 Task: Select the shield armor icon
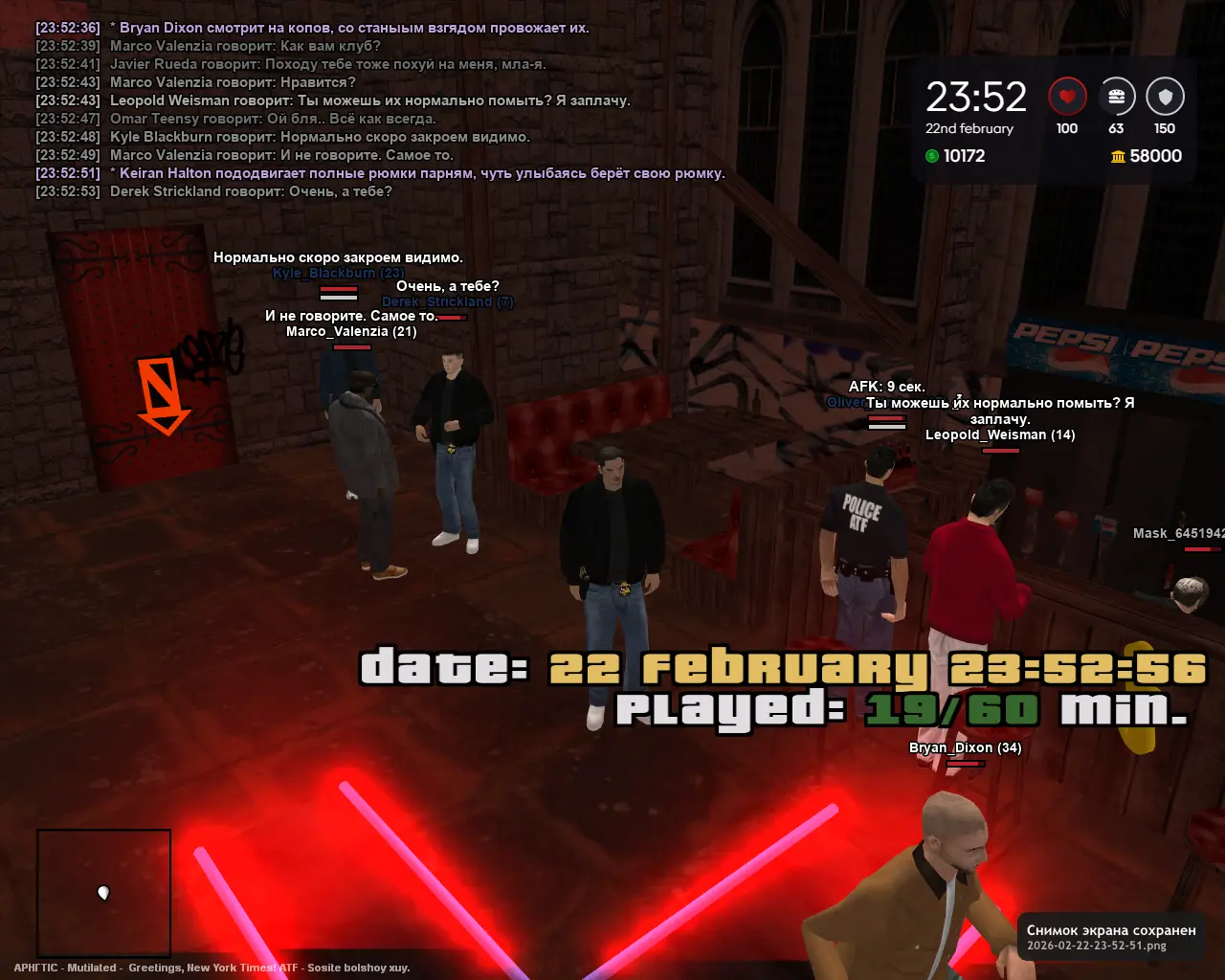[1165, 97]
